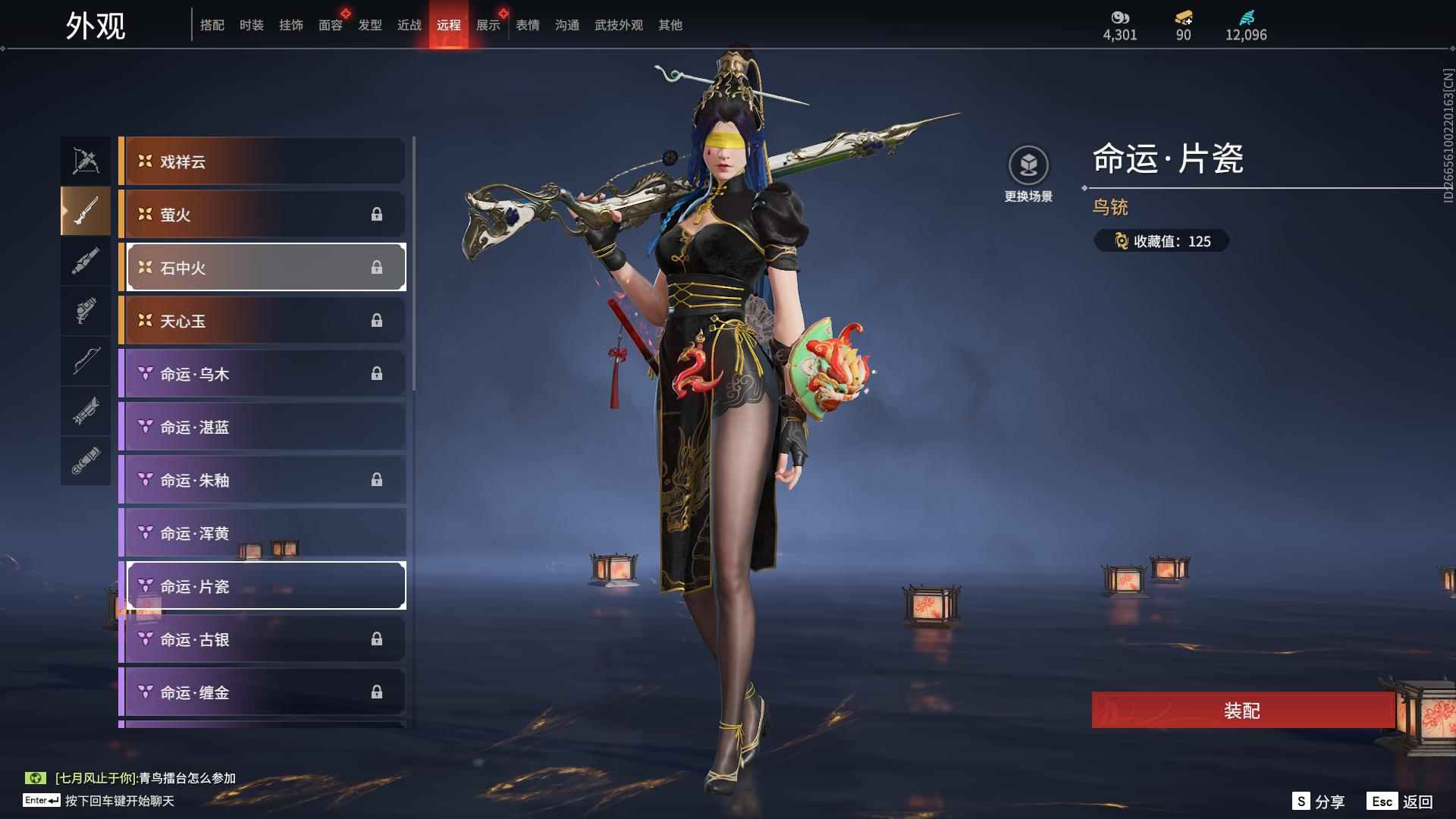Open the 挂饰 tab
This screenshot has height=819, width=1456.
[x=290, y=25]
